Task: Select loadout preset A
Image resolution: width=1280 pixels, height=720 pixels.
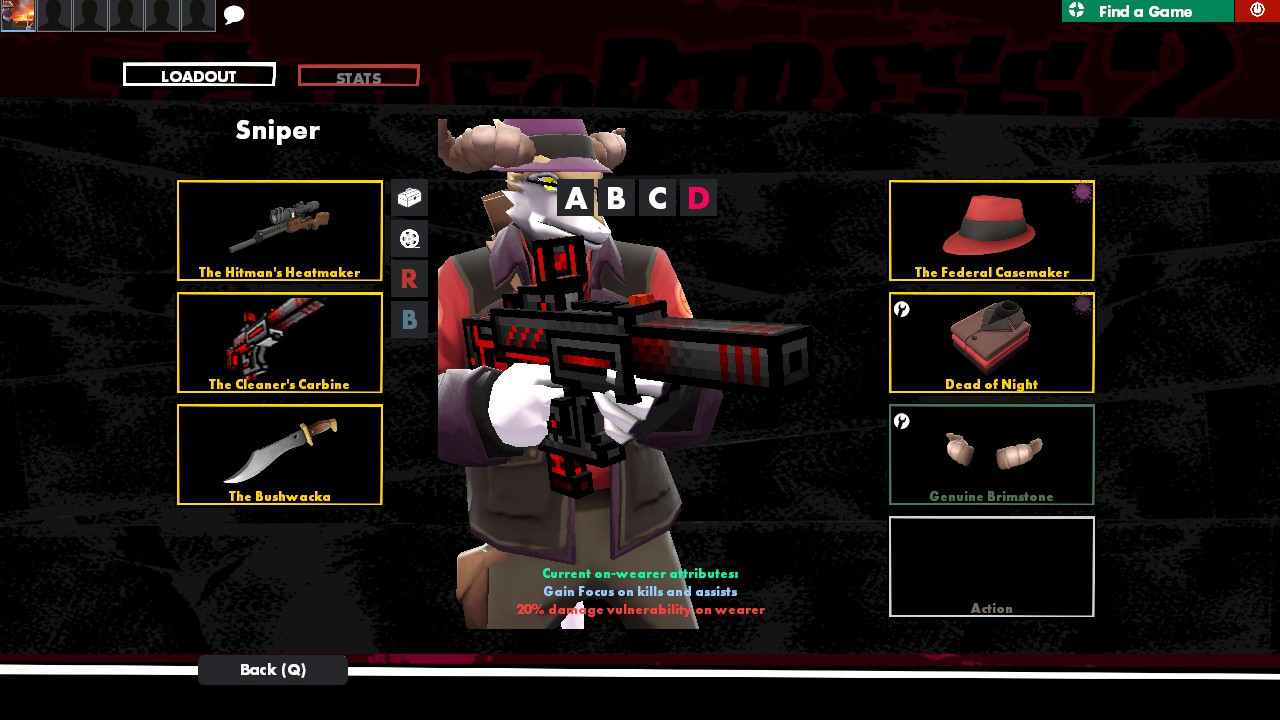Action: [x=577, y=197]
